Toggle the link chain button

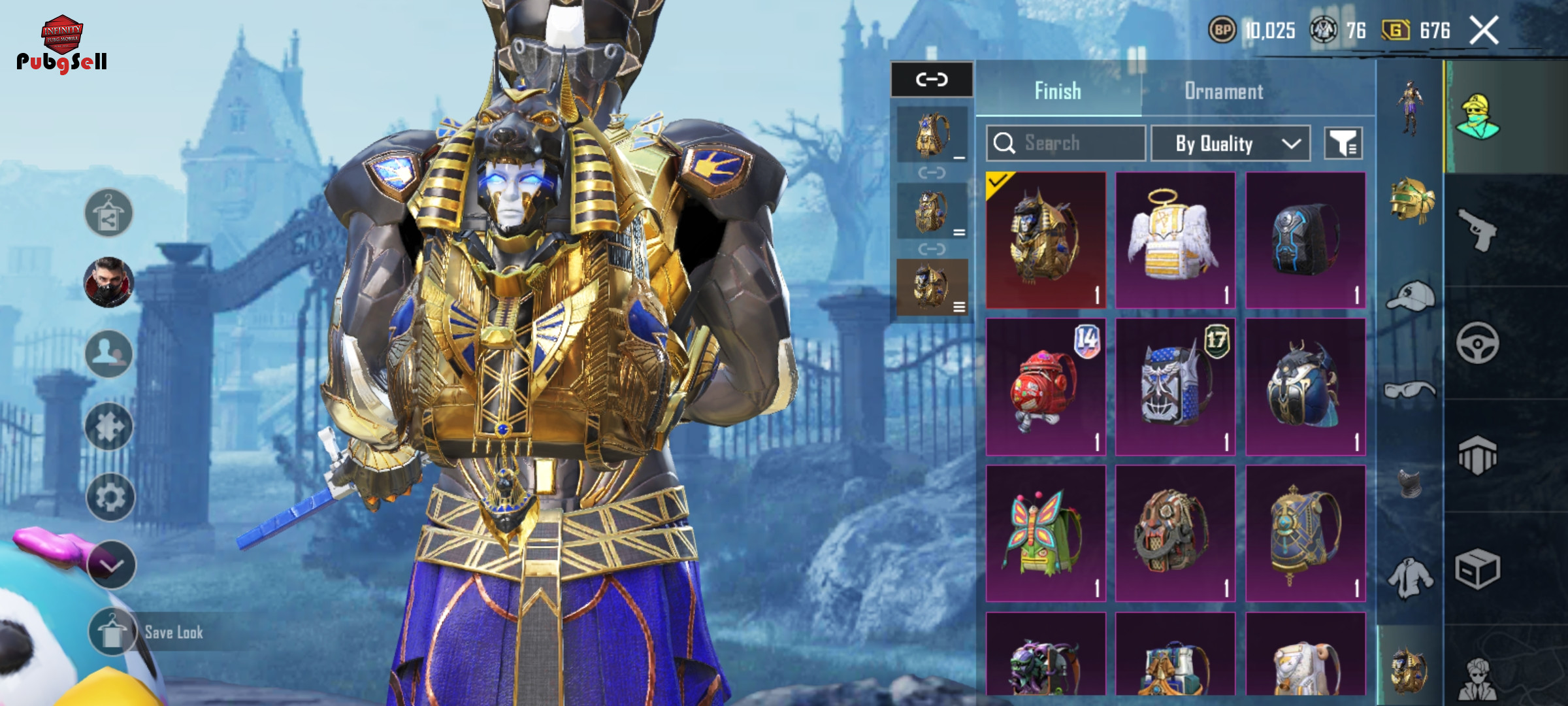click(932, 80)
